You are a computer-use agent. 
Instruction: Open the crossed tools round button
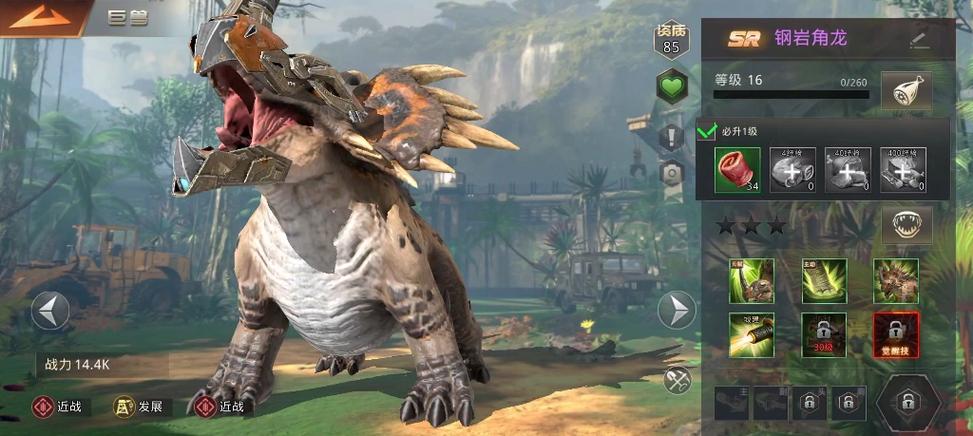677,380
